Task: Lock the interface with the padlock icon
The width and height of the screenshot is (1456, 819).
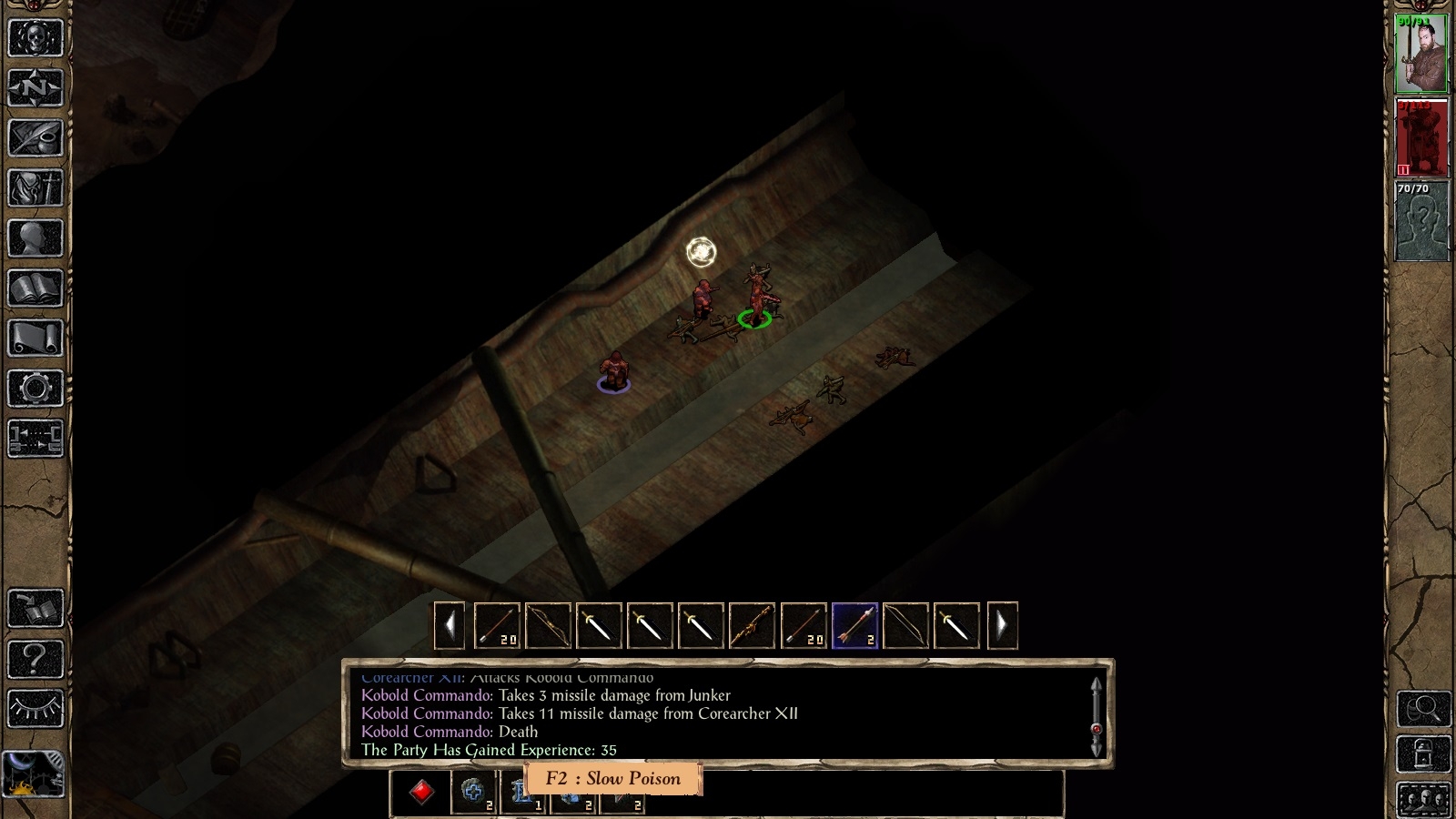Action: point(1423,753)
